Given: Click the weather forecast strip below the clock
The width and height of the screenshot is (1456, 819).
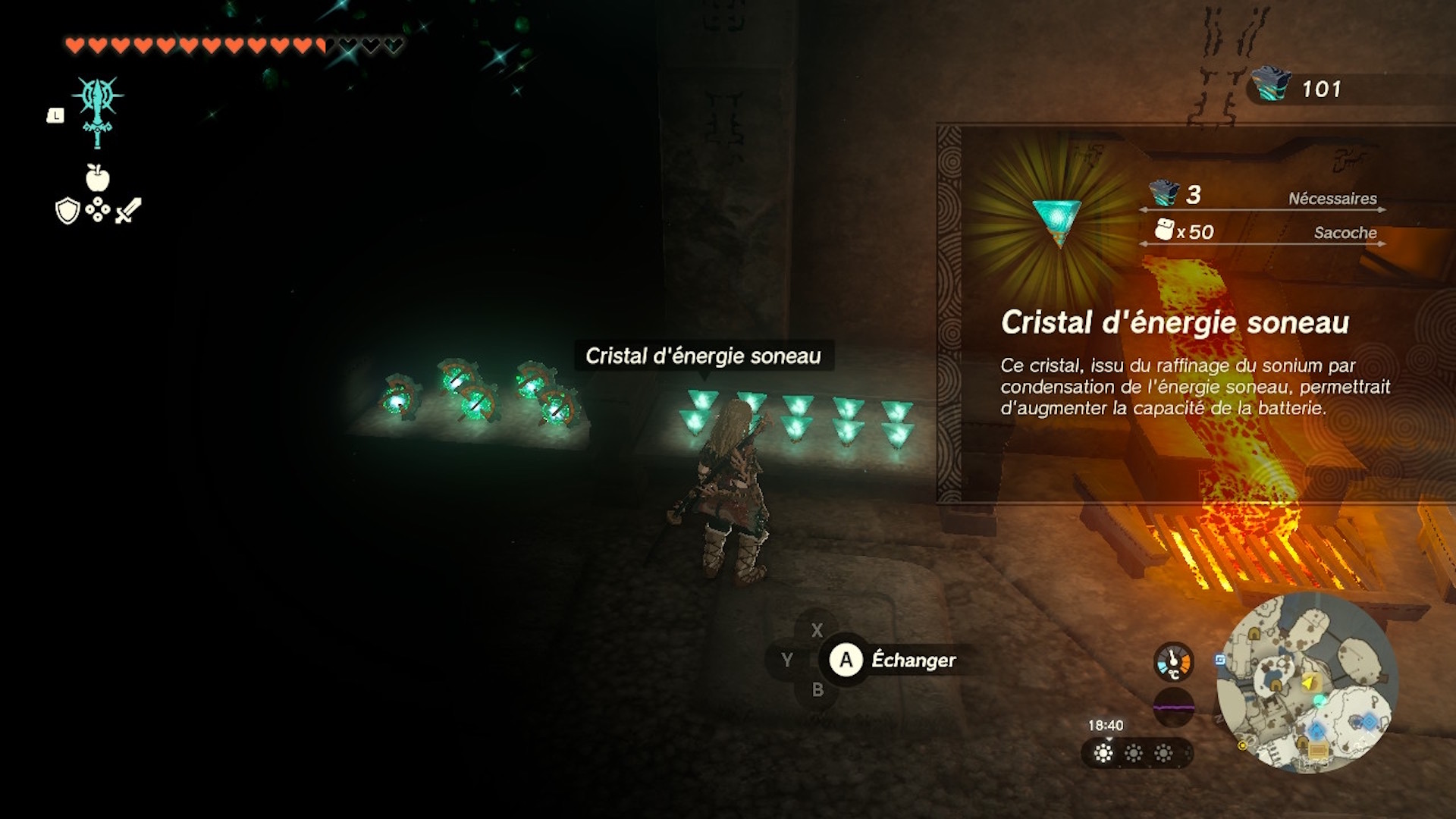Looking at the screenshot, I should 1135,753.
